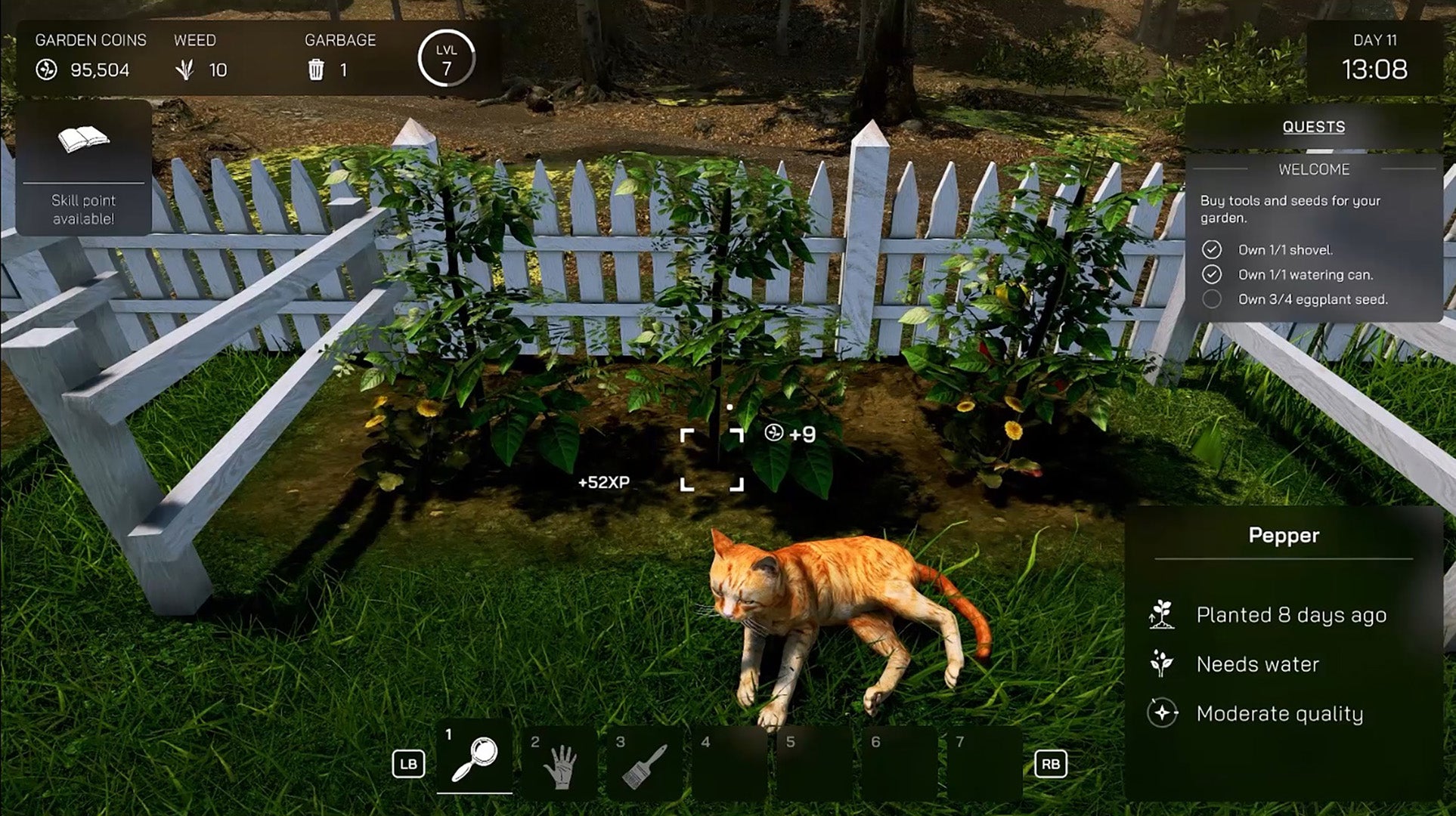Open the QUESTS tab
Viewport: 1456px width, 816px height.
[x=1314, y=127]
